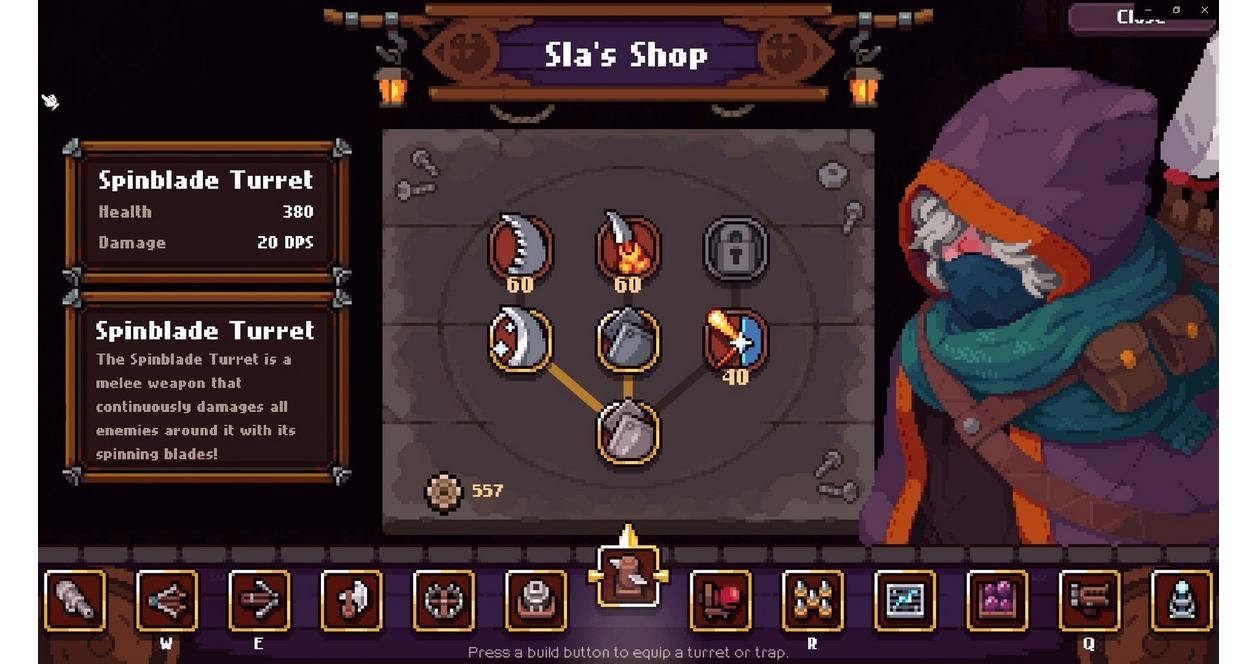
Task: Select the highlighted Spinblade Turret build slot
Action: (628, 575)
